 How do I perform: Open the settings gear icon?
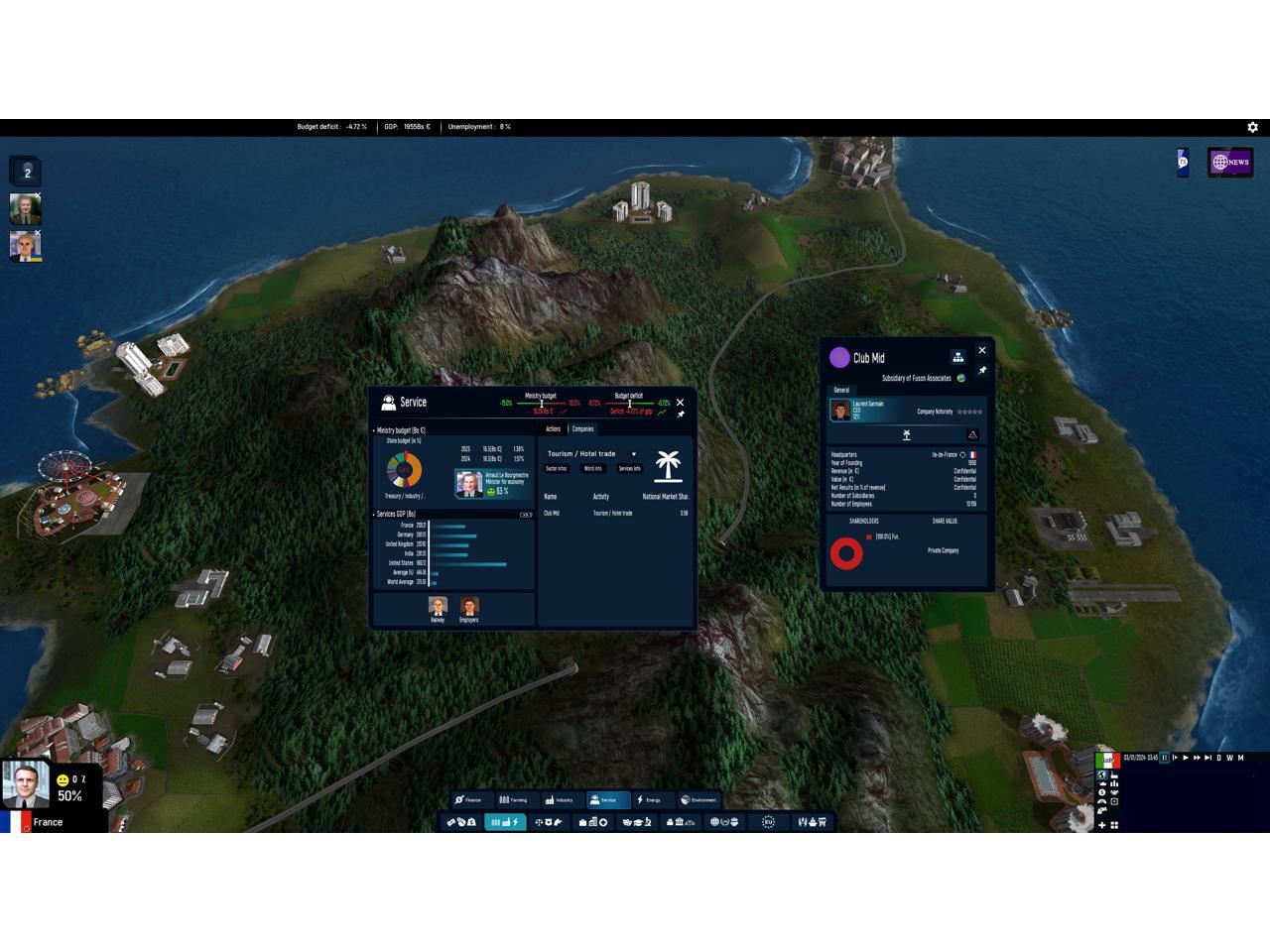(1252, 127)
